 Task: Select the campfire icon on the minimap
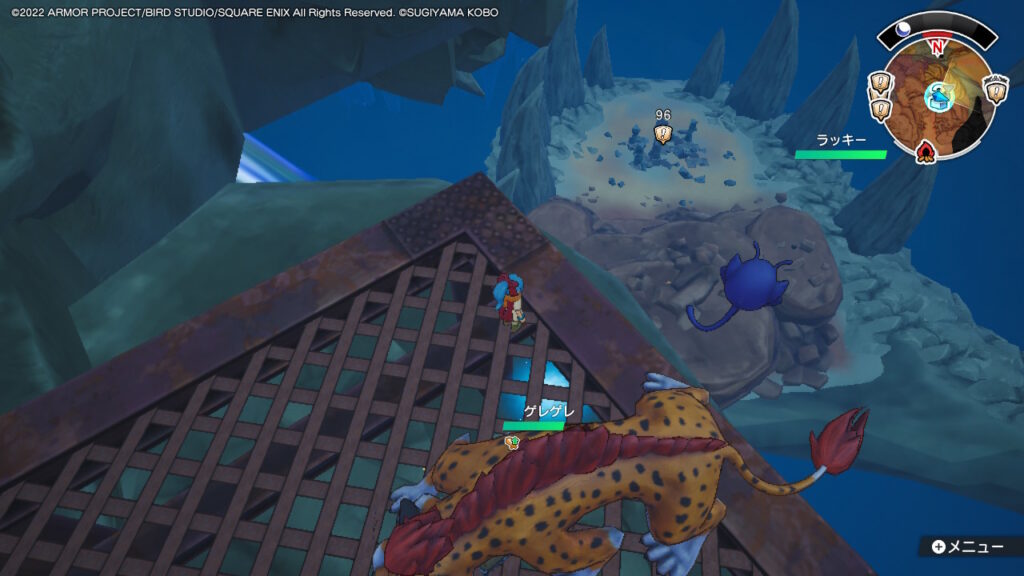click(x=926, y=152)
